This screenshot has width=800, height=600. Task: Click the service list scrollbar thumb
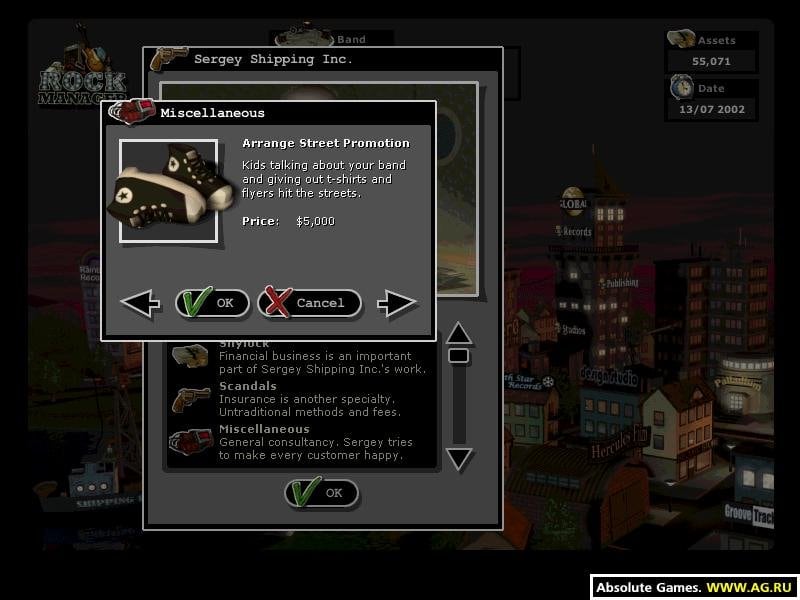[x=458, y=355]
